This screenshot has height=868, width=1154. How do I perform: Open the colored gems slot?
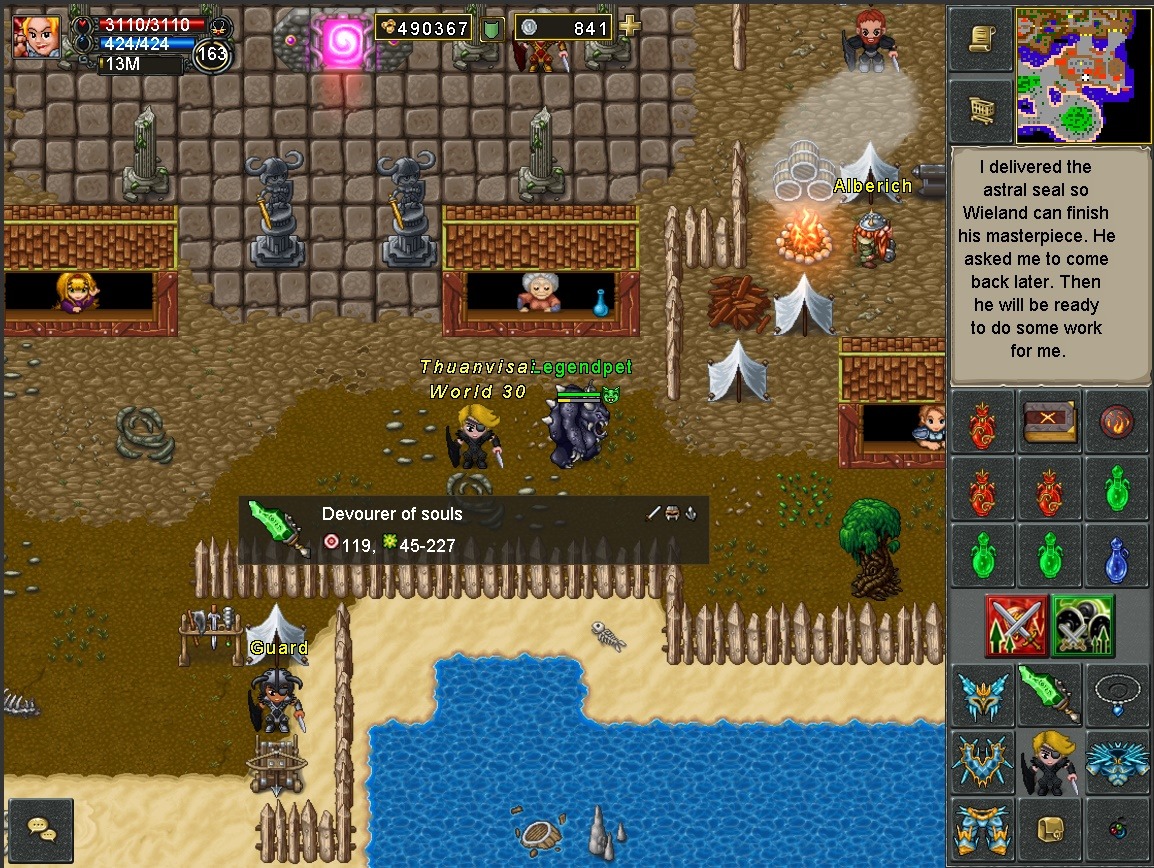(1116, 830)
